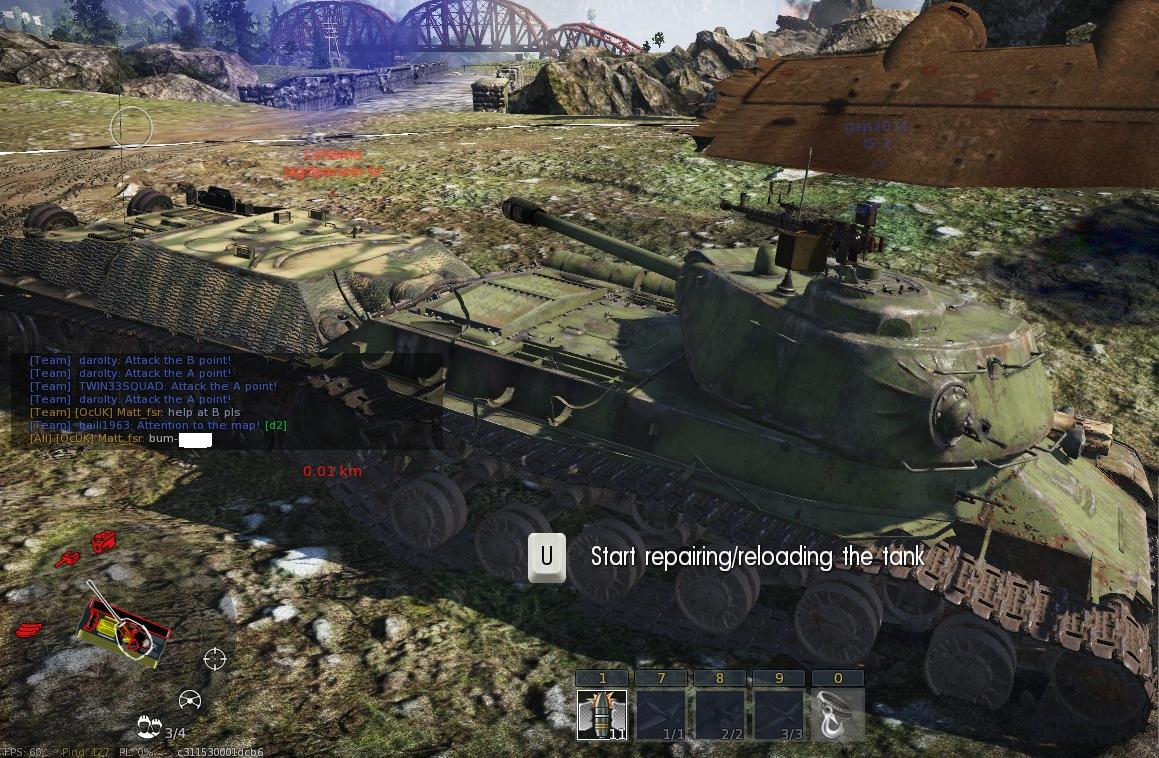The height and width of the screenshot is (758, 1159).
Task: Click the red damaged engine icon
Action: tap(104, 543)
